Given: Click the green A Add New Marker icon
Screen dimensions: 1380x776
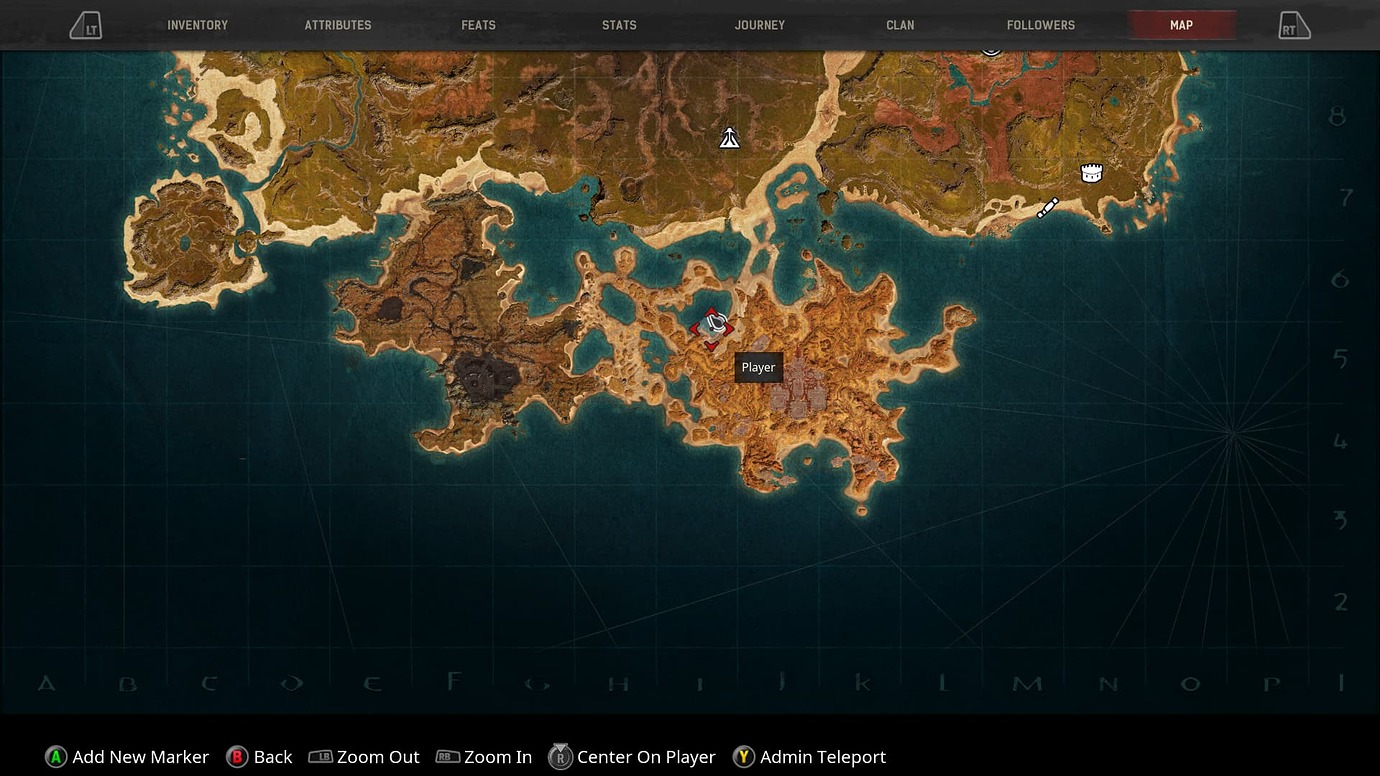Looking at the screenshot, I should tap(53, 757).
